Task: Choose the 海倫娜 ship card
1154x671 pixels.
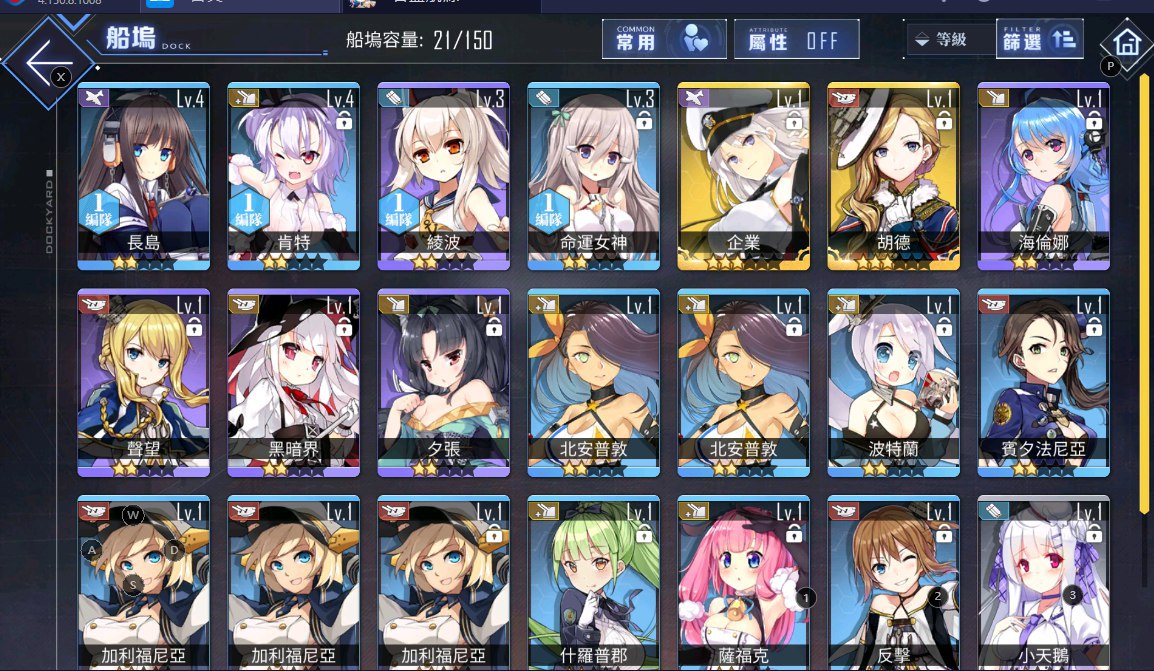Action: (x=1044, y=175)
